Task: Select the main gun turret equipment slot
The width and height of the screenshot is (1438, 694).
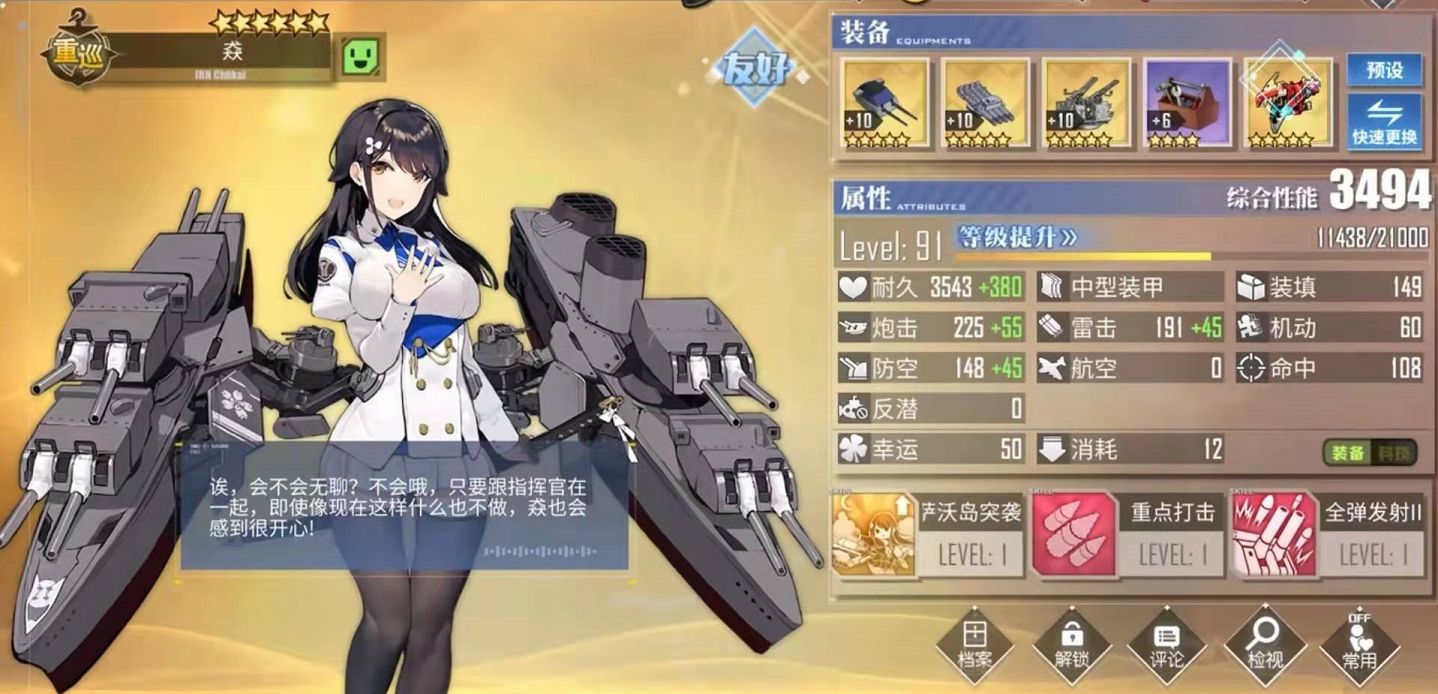Action: click(x=884, y=104)
